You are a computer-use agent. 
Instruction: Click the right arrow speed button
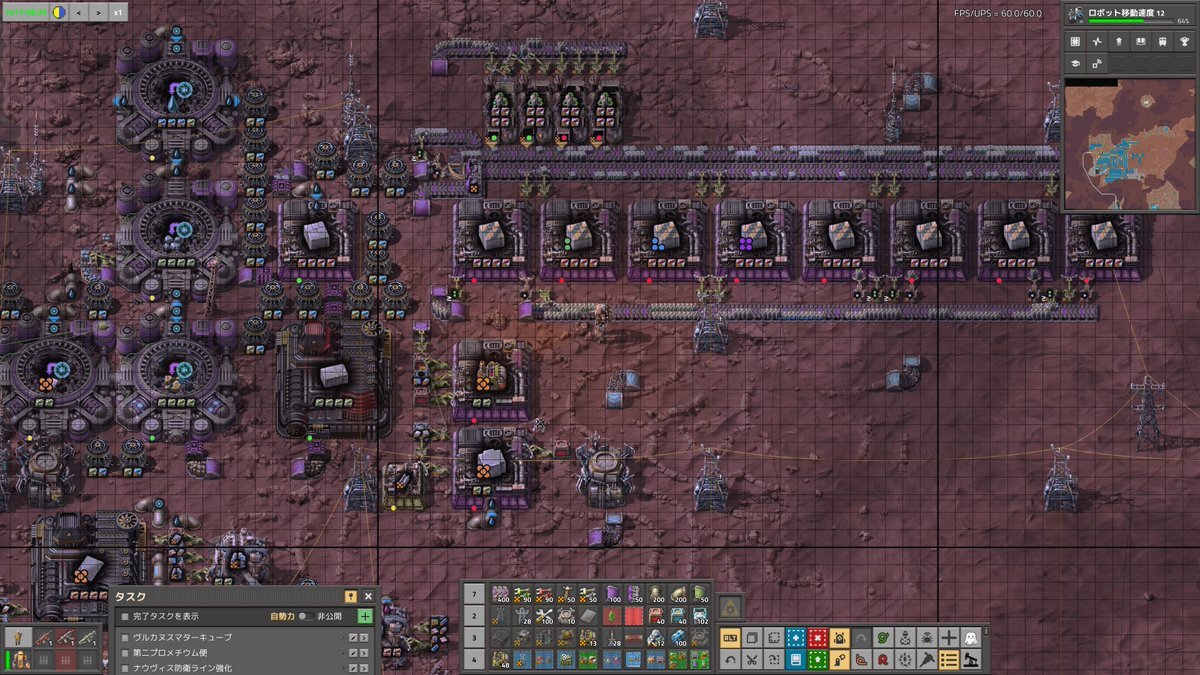[x=99, y=13]
